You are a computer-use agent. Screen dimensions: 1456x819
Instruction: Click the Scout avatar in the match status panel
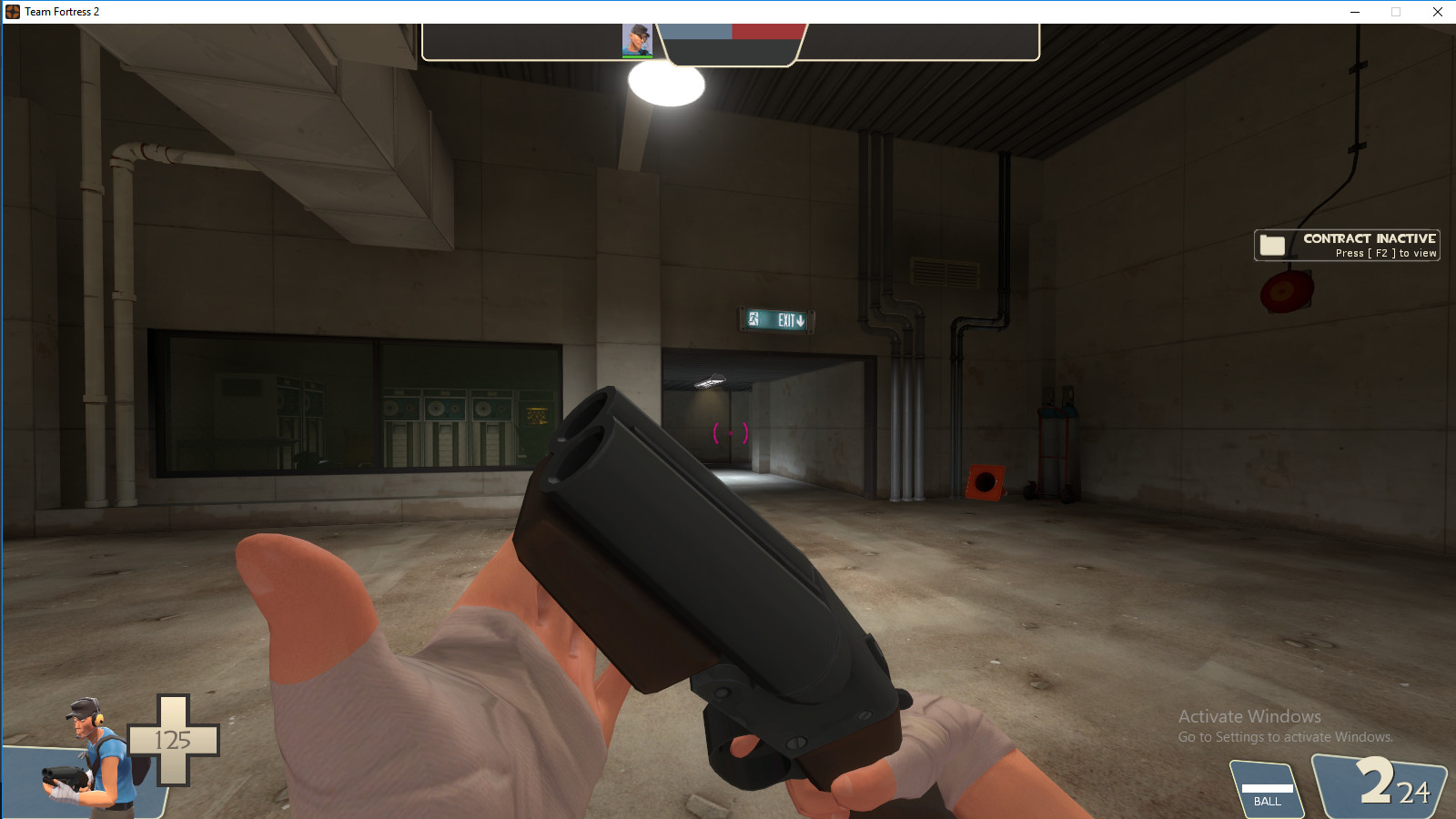click(x=637, y=40)
